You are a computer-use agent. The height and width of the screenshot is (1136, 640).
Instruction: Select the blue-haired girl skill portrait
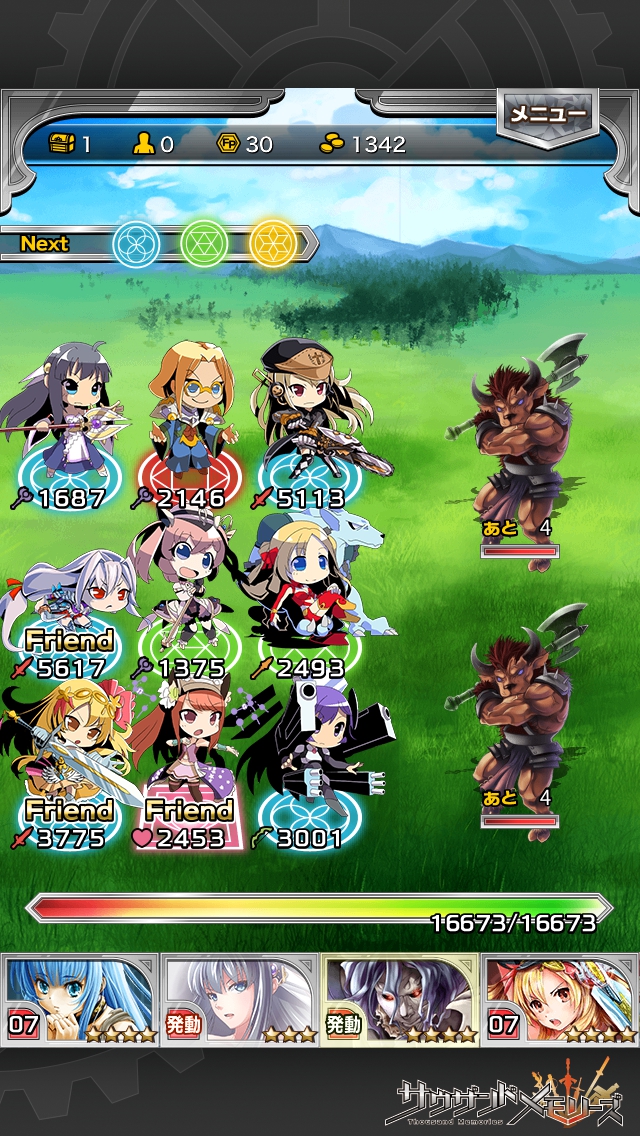click(80, 999)
